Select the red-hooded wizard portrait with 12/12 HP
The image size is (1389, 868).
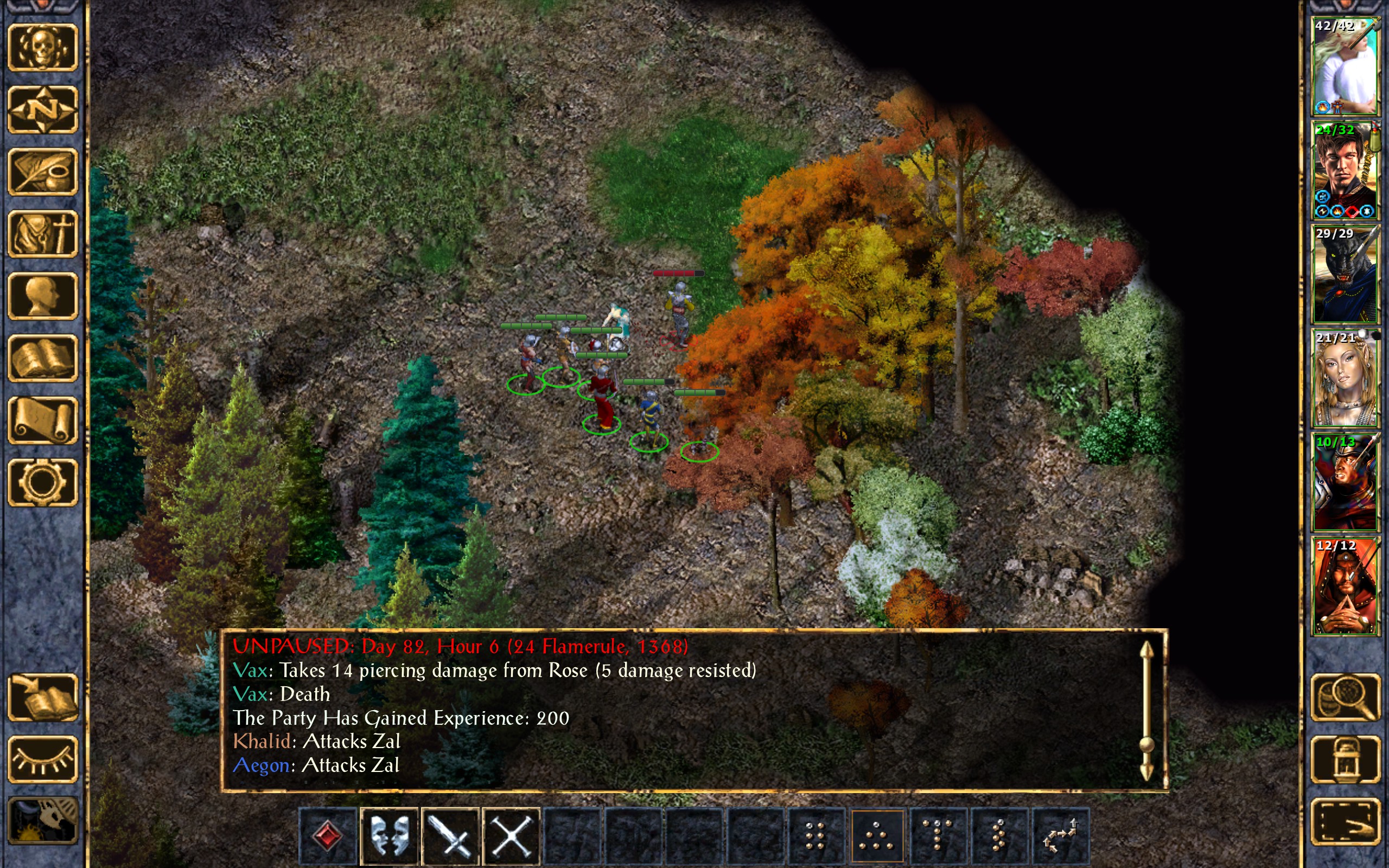[1345, 586]
